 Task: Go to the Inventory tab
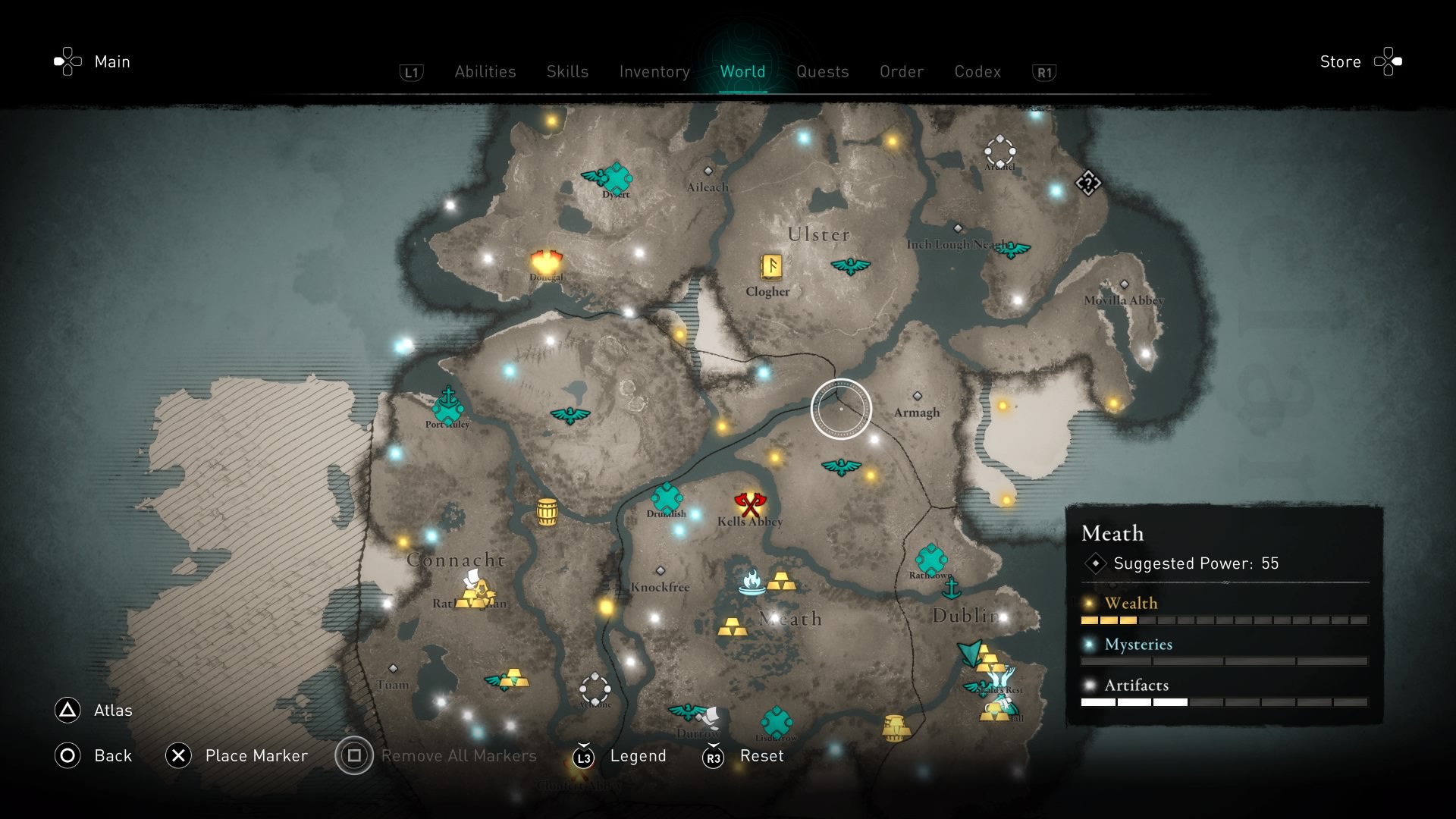point(654,71)
